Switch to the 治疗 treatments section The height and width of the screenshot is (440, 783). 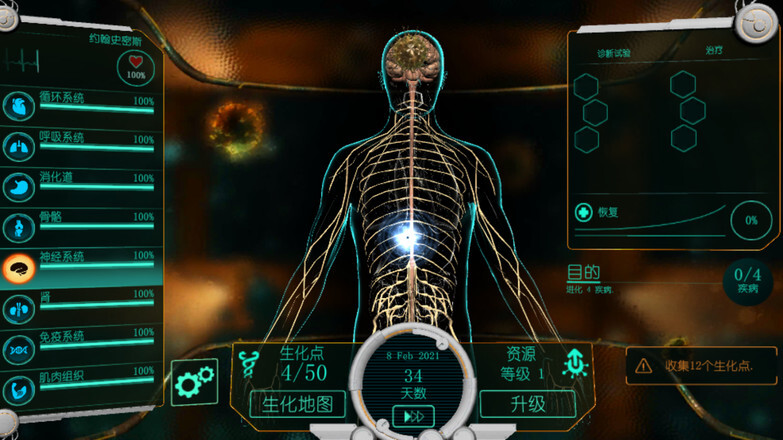click(712, 49)
